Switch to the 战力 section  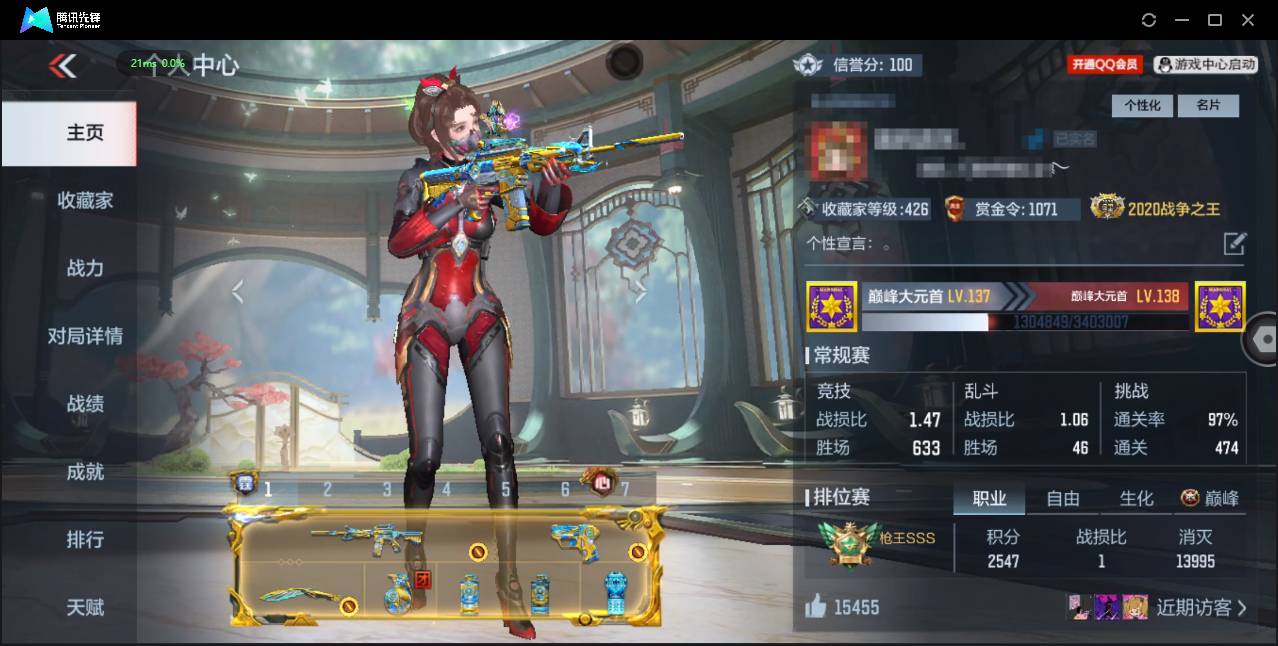point(85,268)
